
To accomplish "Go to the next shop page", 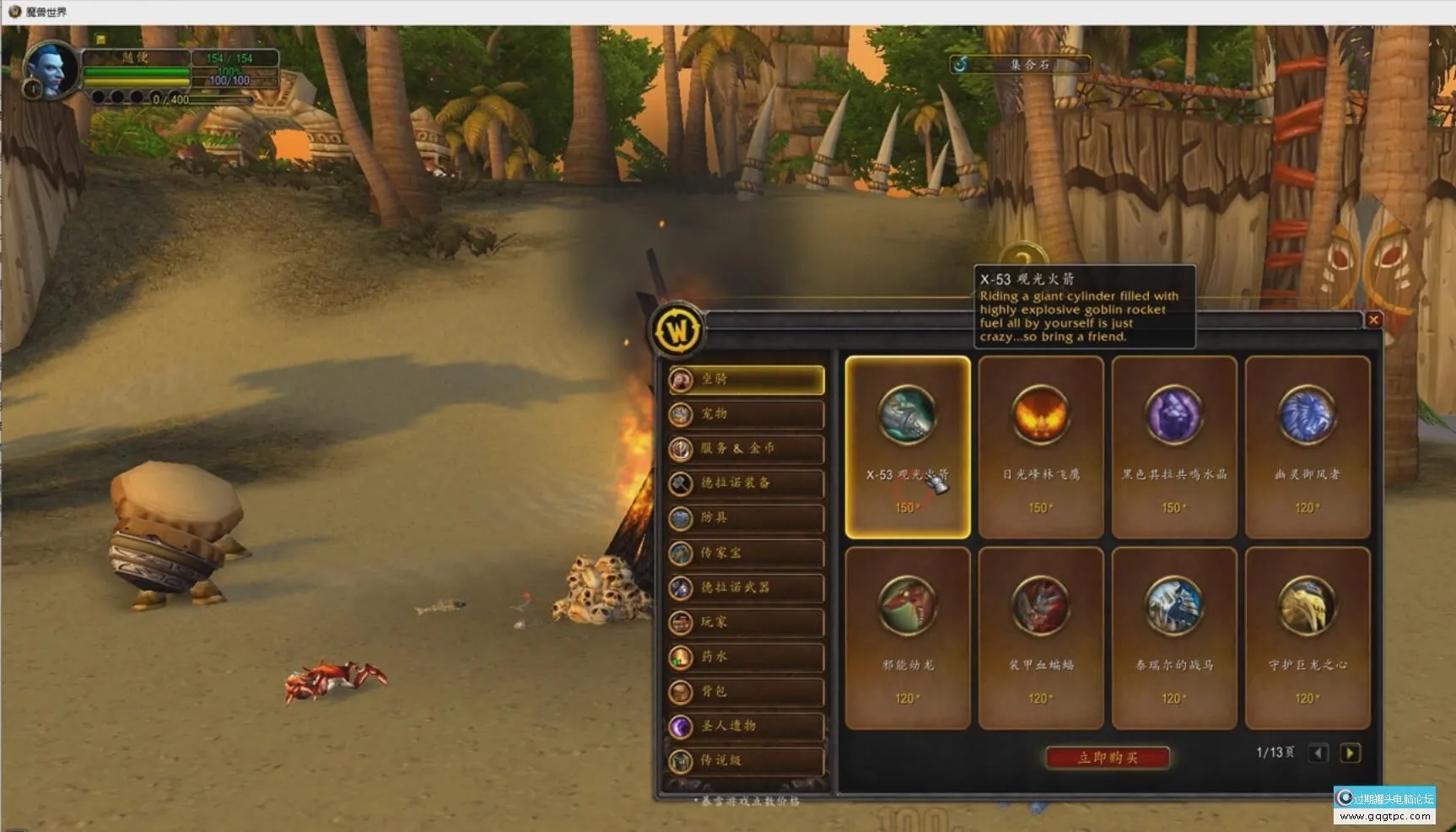I will [1350, 753].
